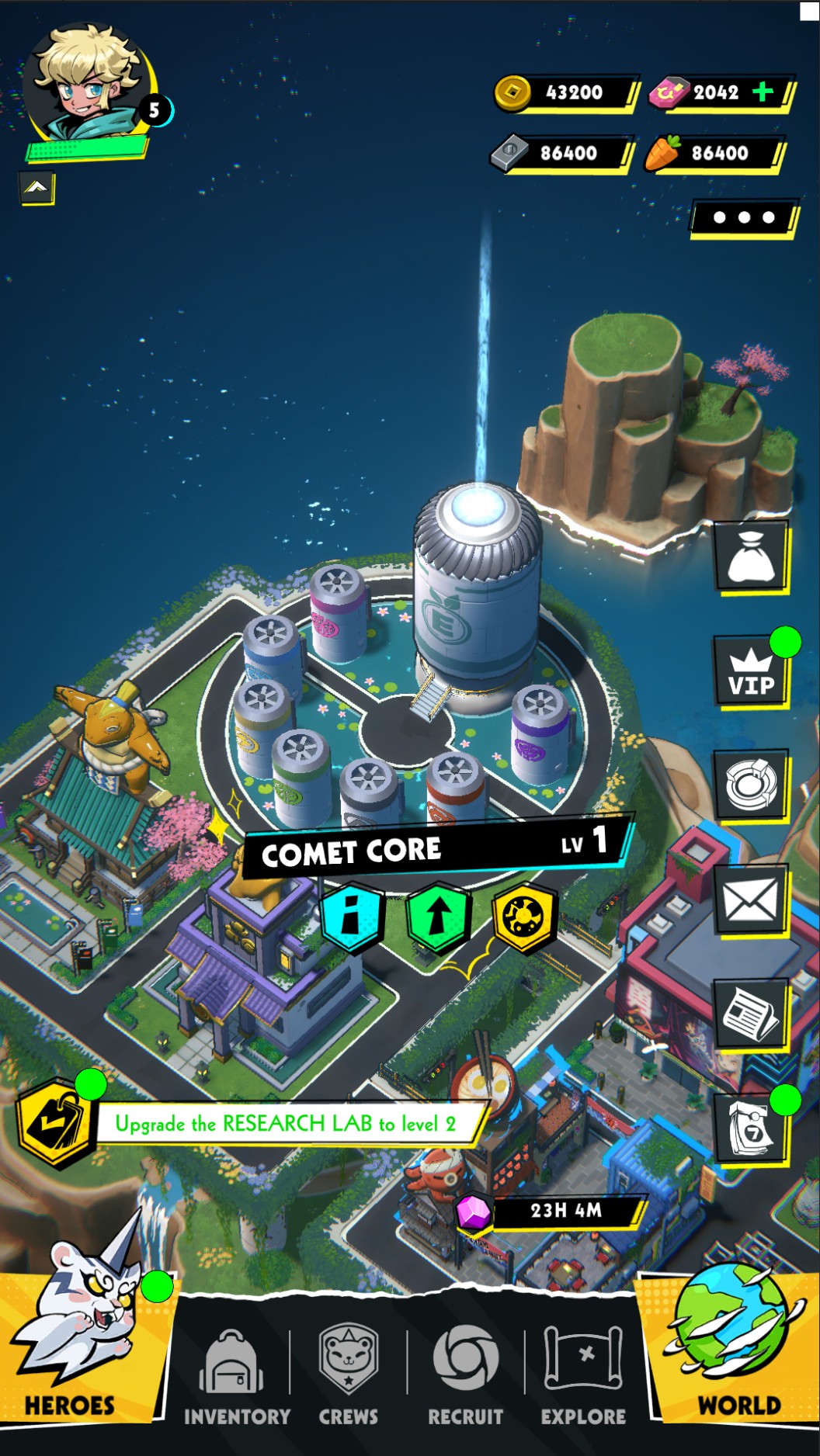Open the calendar daily rewards icon
The height and width of the screenshot is (1456, 820).
point(750,1127)
